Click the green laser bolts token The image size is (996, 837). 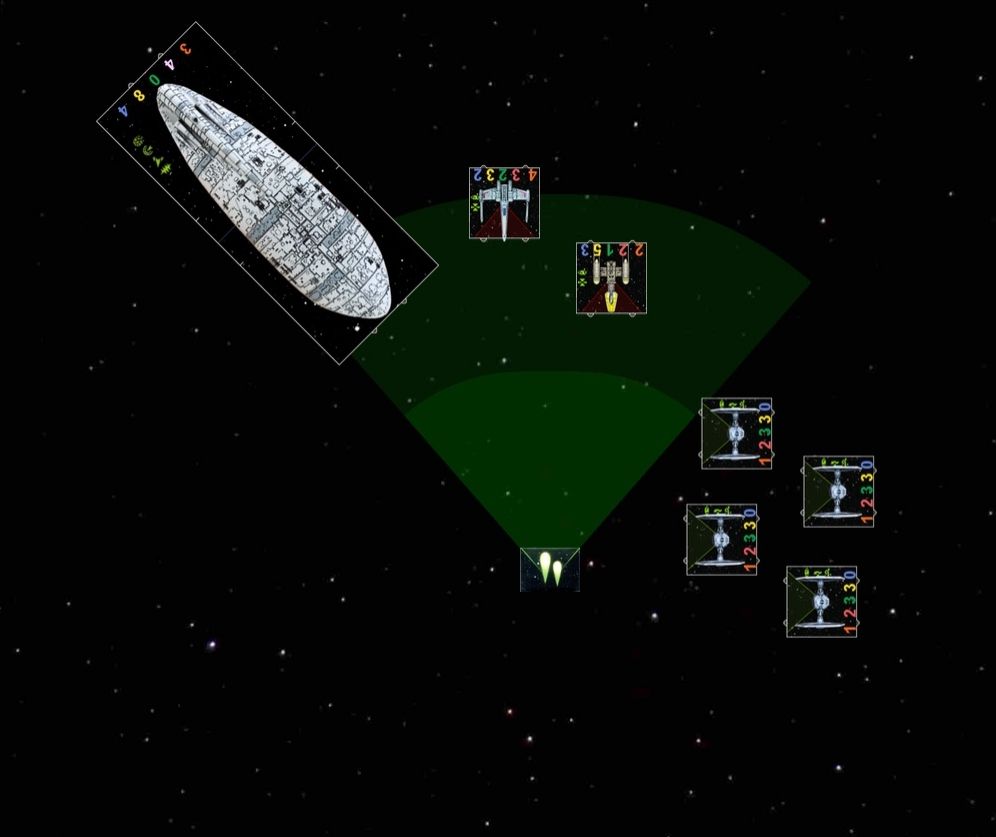point(550,569)
